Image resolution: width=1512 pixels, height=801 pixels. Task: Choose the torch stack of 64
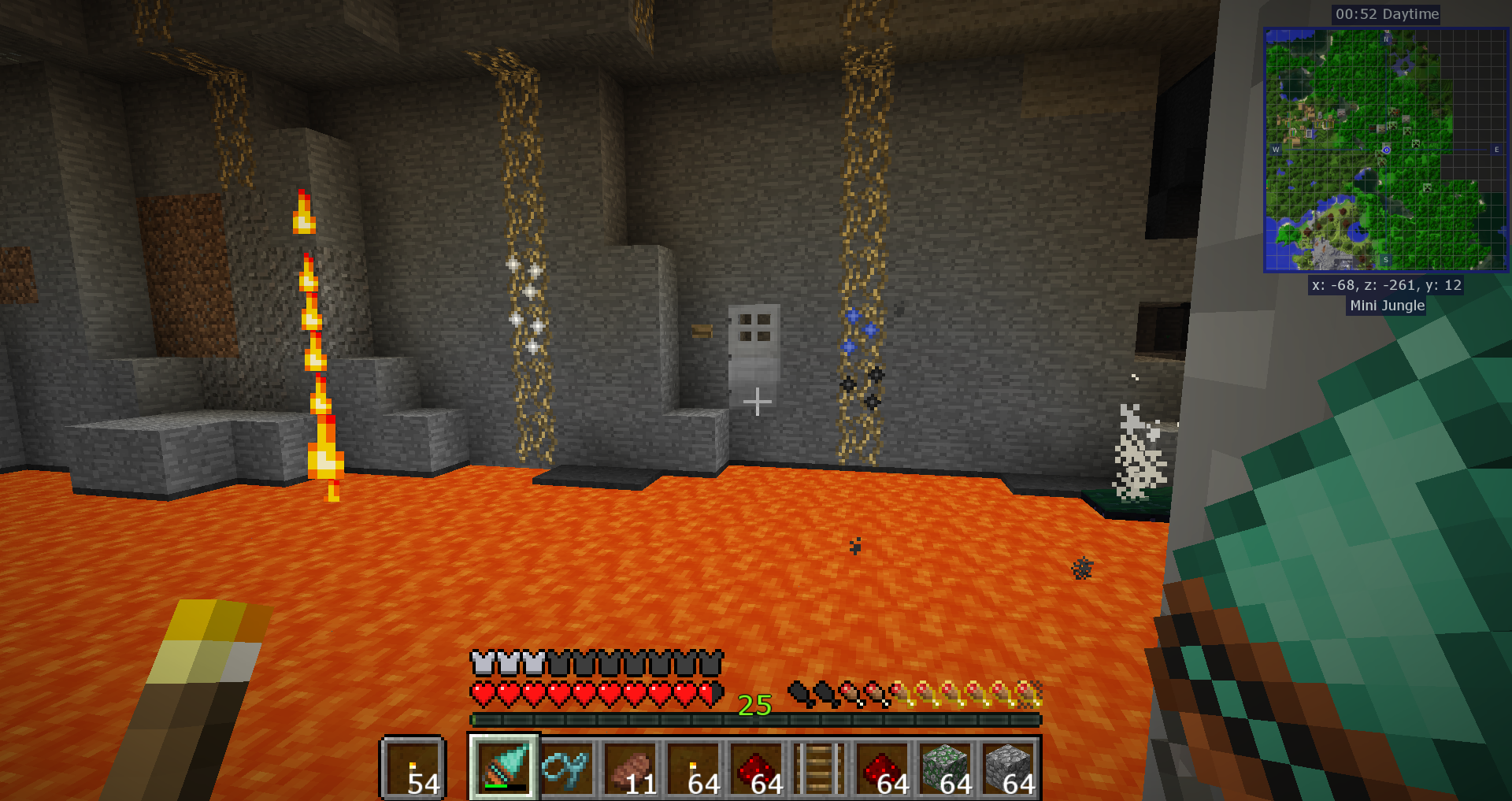[693, 767]
